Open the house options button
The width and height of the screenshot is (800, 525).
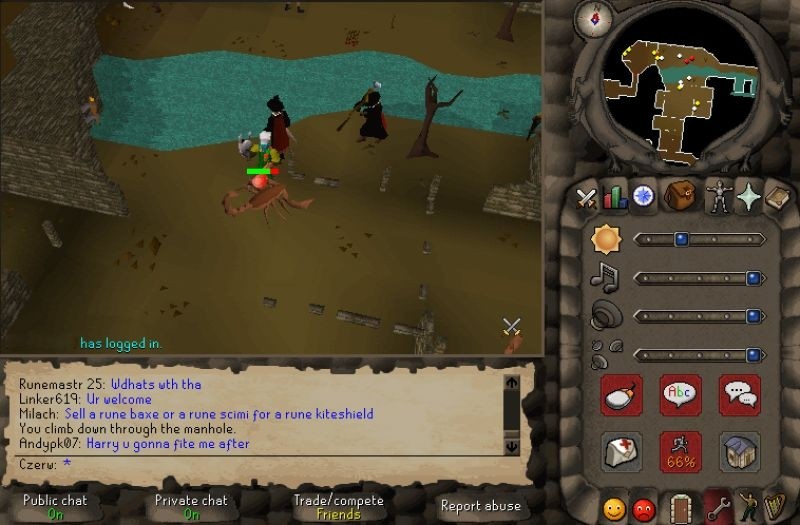(x=740, y=452)
